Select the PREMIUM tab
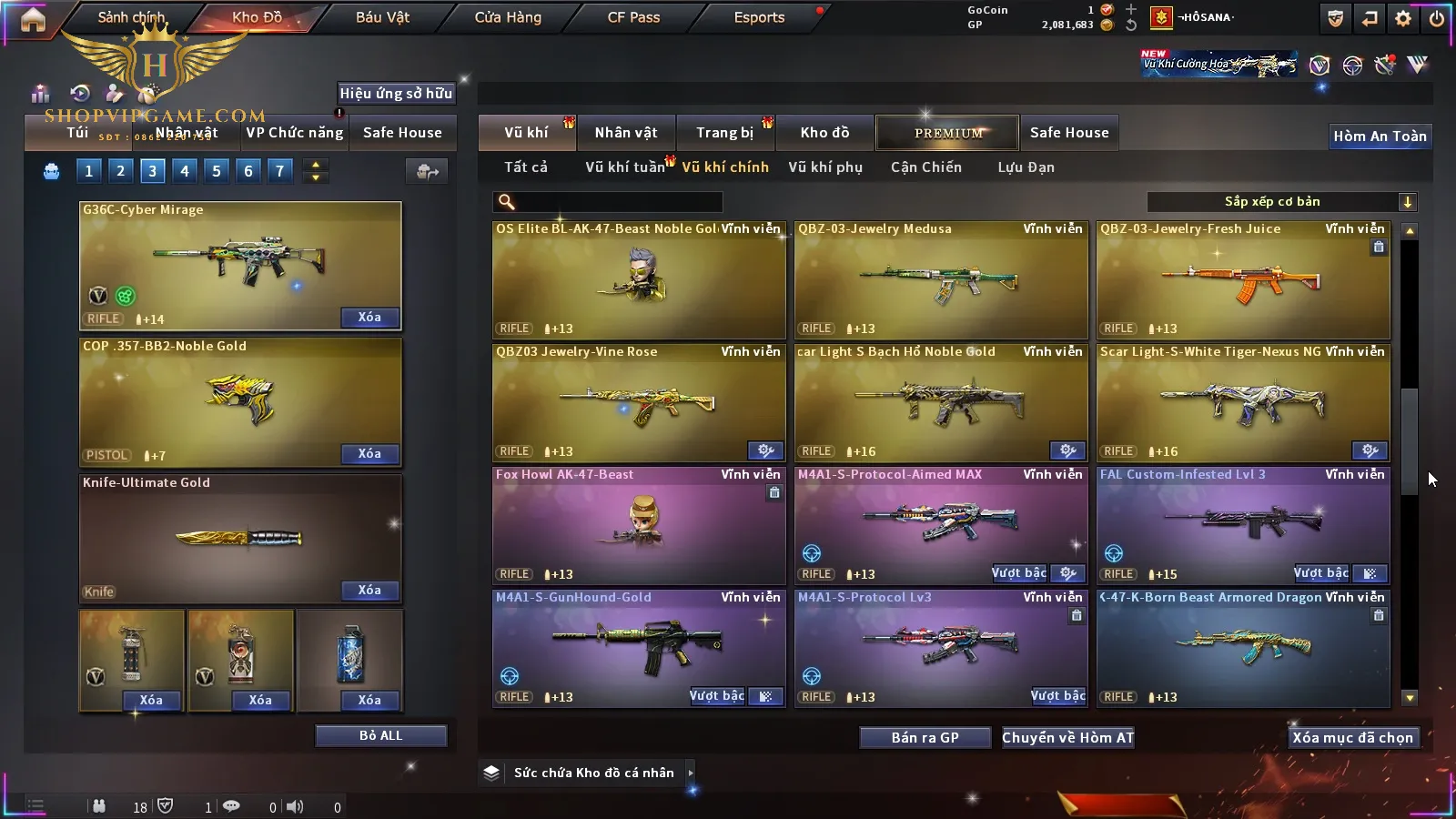This screenshot has height=819, width=1456. 948,133
